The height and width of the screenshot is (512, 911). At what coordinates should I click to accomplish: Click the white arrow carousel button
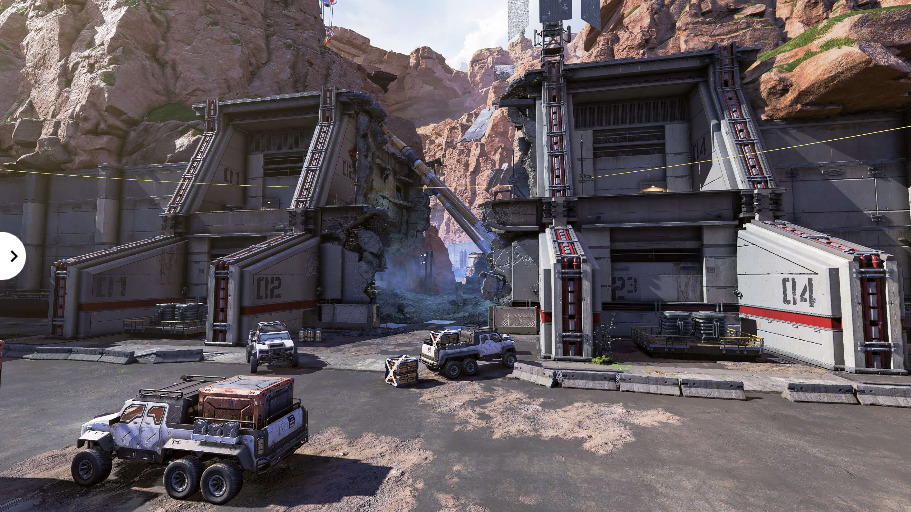point(10,256)
